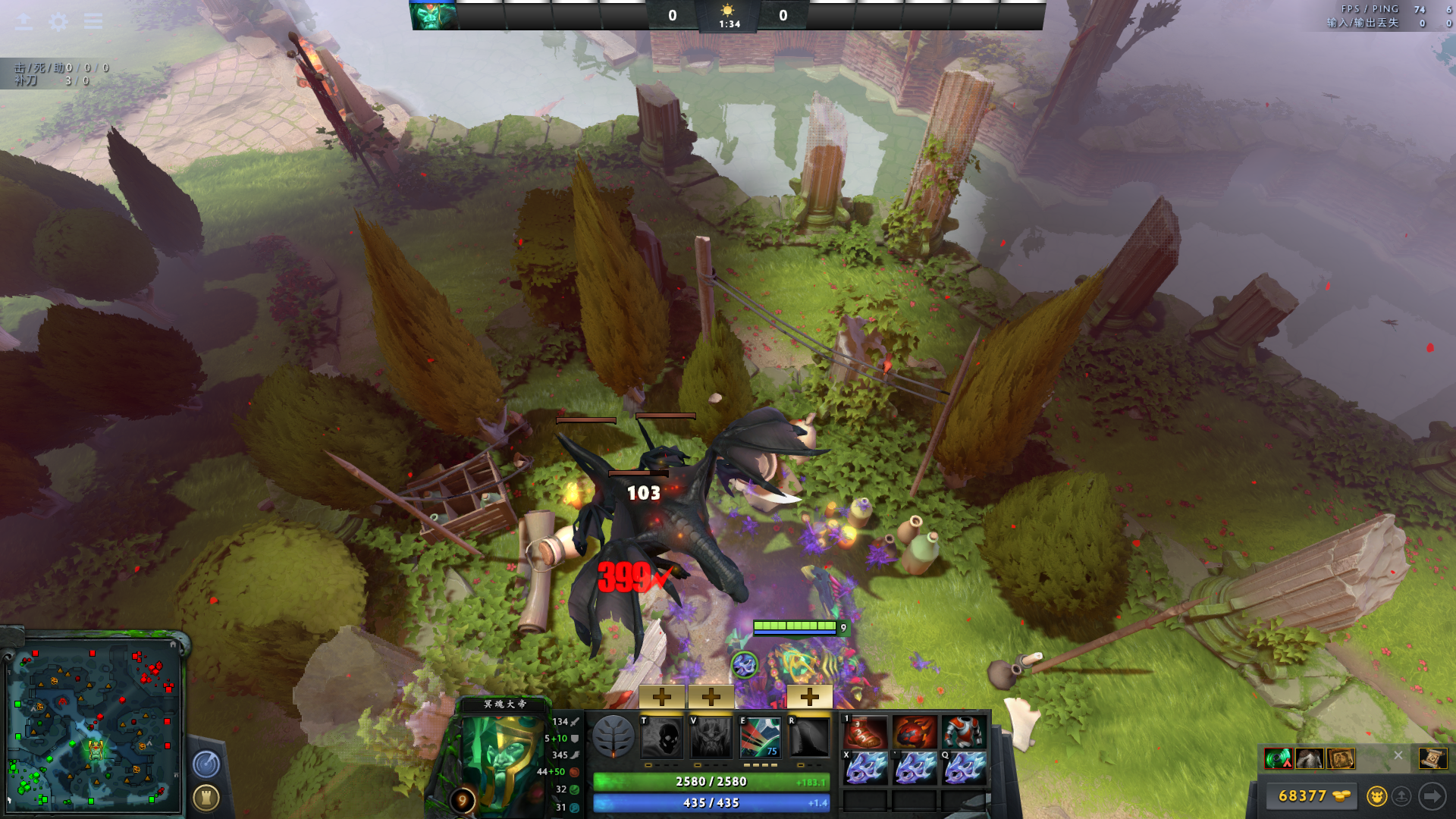1456x819 pixels.
Task: Click the back-to-dashboard arrow icon
Action: [x=24, y=21]
